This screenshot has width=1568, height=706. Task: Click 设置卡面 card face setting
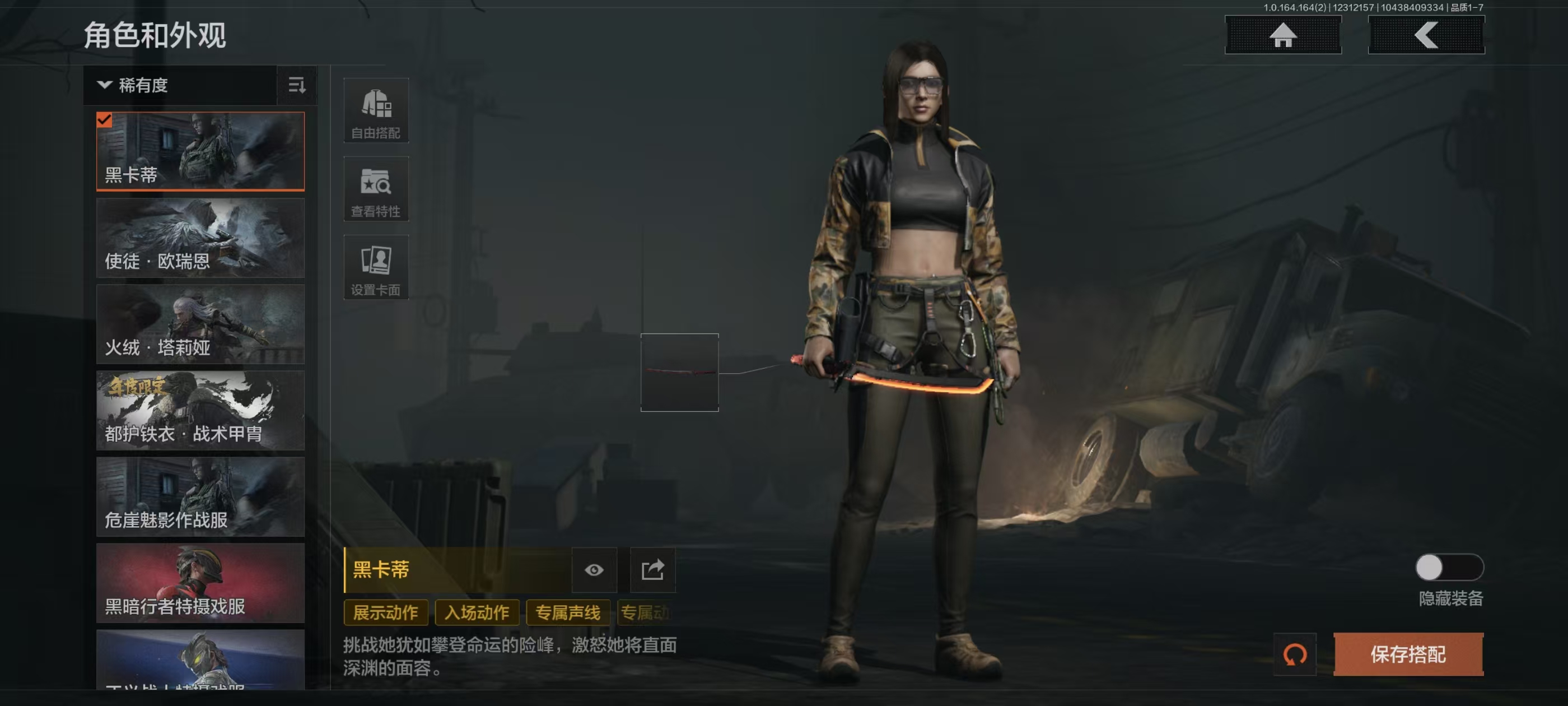click(x=376, y=268)
